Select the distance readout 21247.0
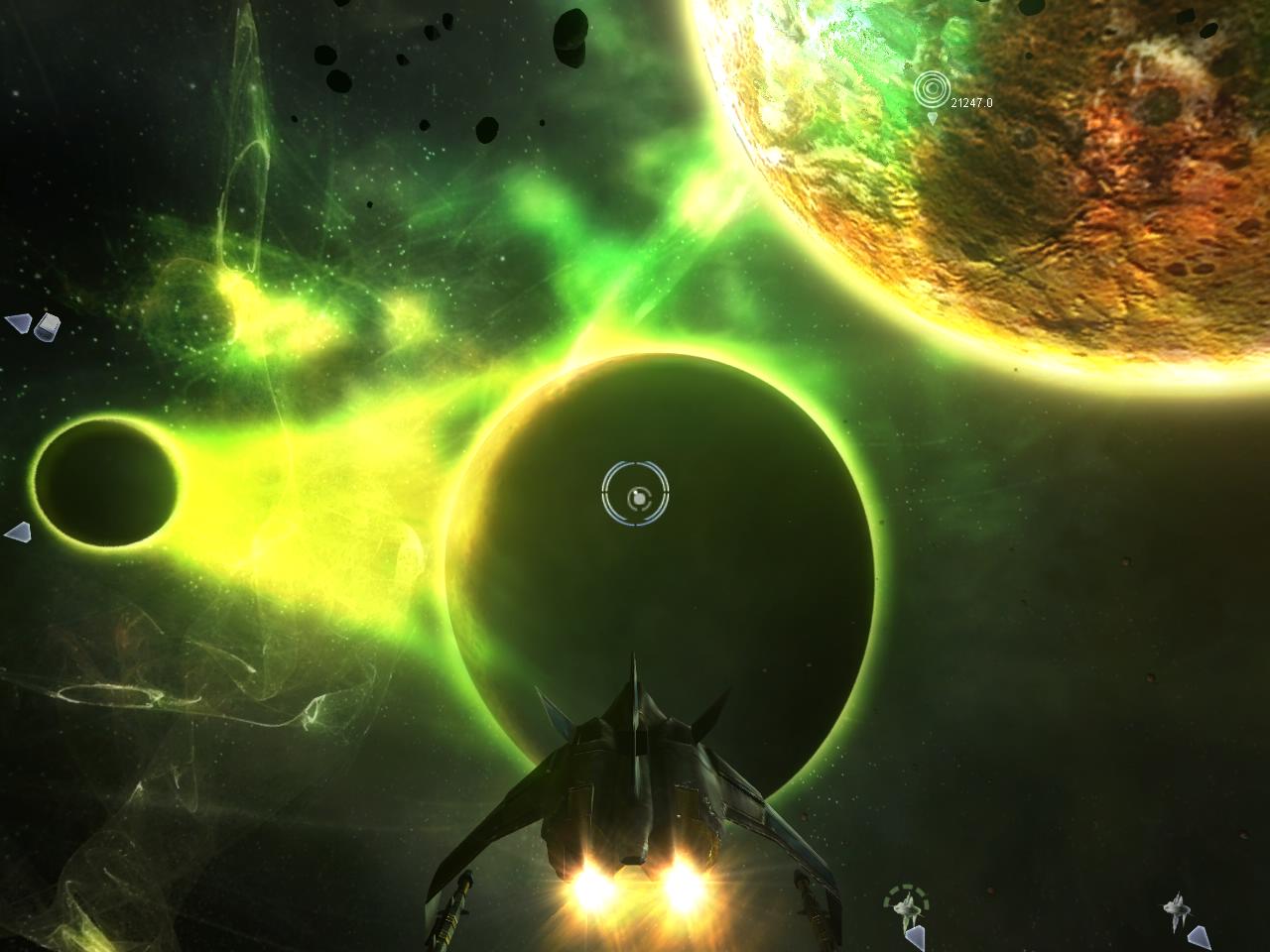The height and width of the screenshot is (952, 1270). point(973,100)
